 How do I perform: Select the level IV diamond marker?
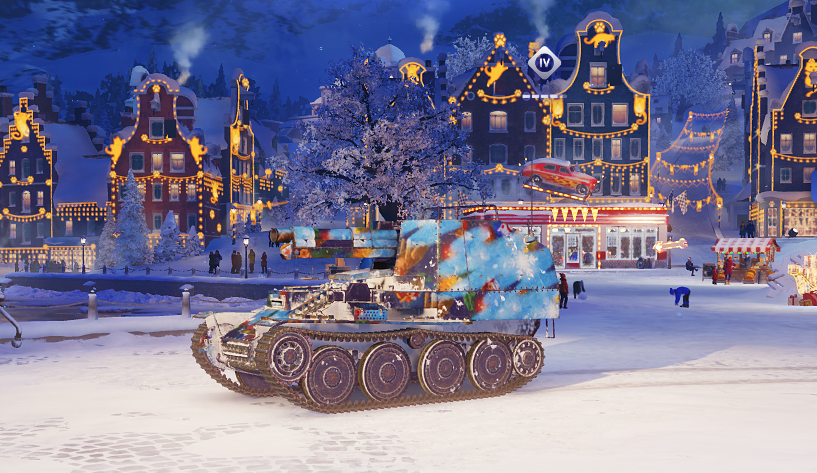(x=544, y=62)
